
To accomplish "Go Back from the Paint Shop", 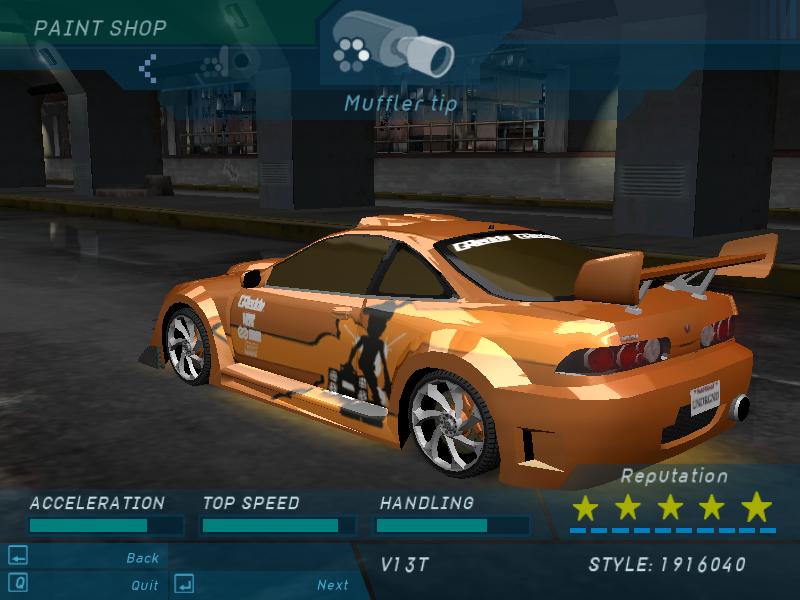I will (143, 558).
